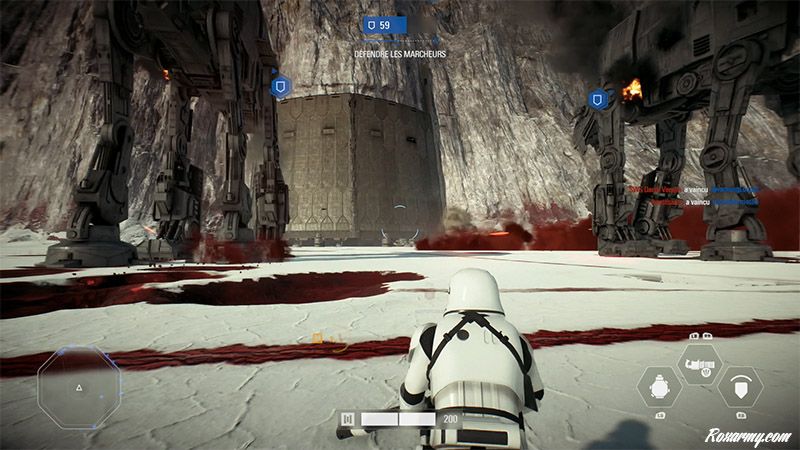This screenshot has height=450, width=800.
Task: Activate the shield ability hexagon
Action: click(740, 386)
